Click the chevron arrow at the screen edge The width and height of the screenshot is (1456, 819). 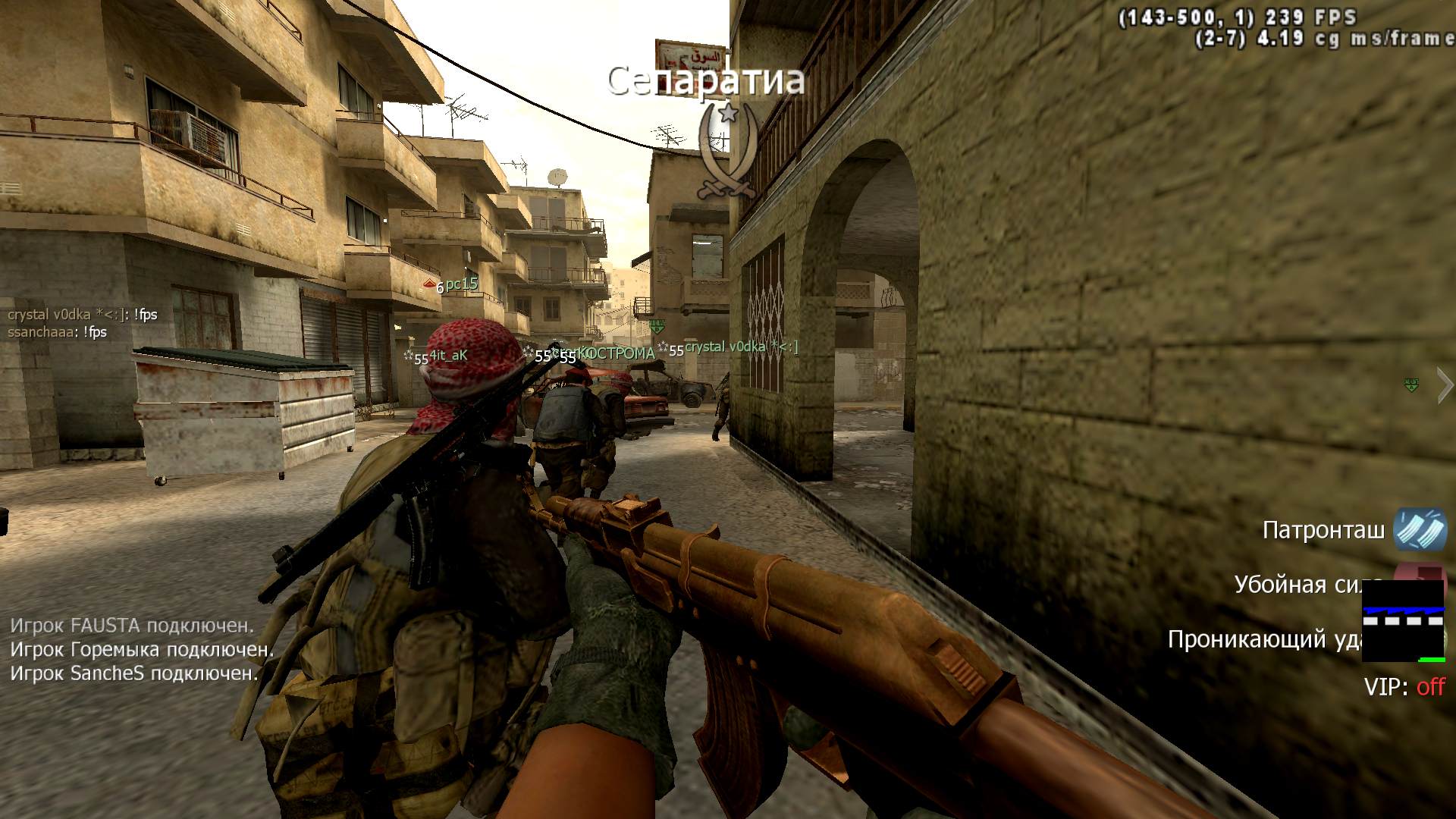pos(1445,386)
